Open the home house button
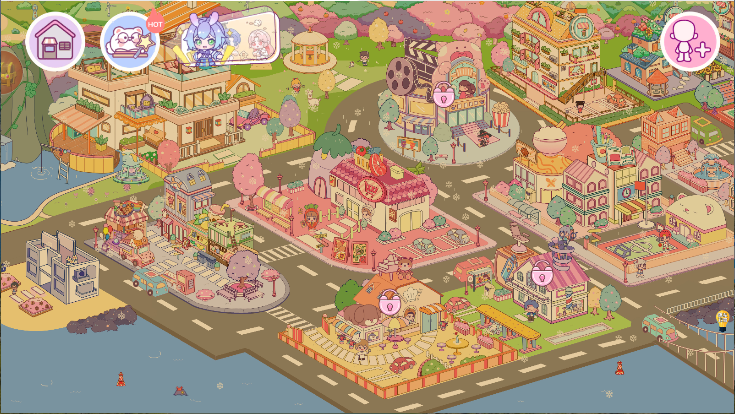This screenshot has width=735, height=414. pyautogui.click(x=54, y=41)
